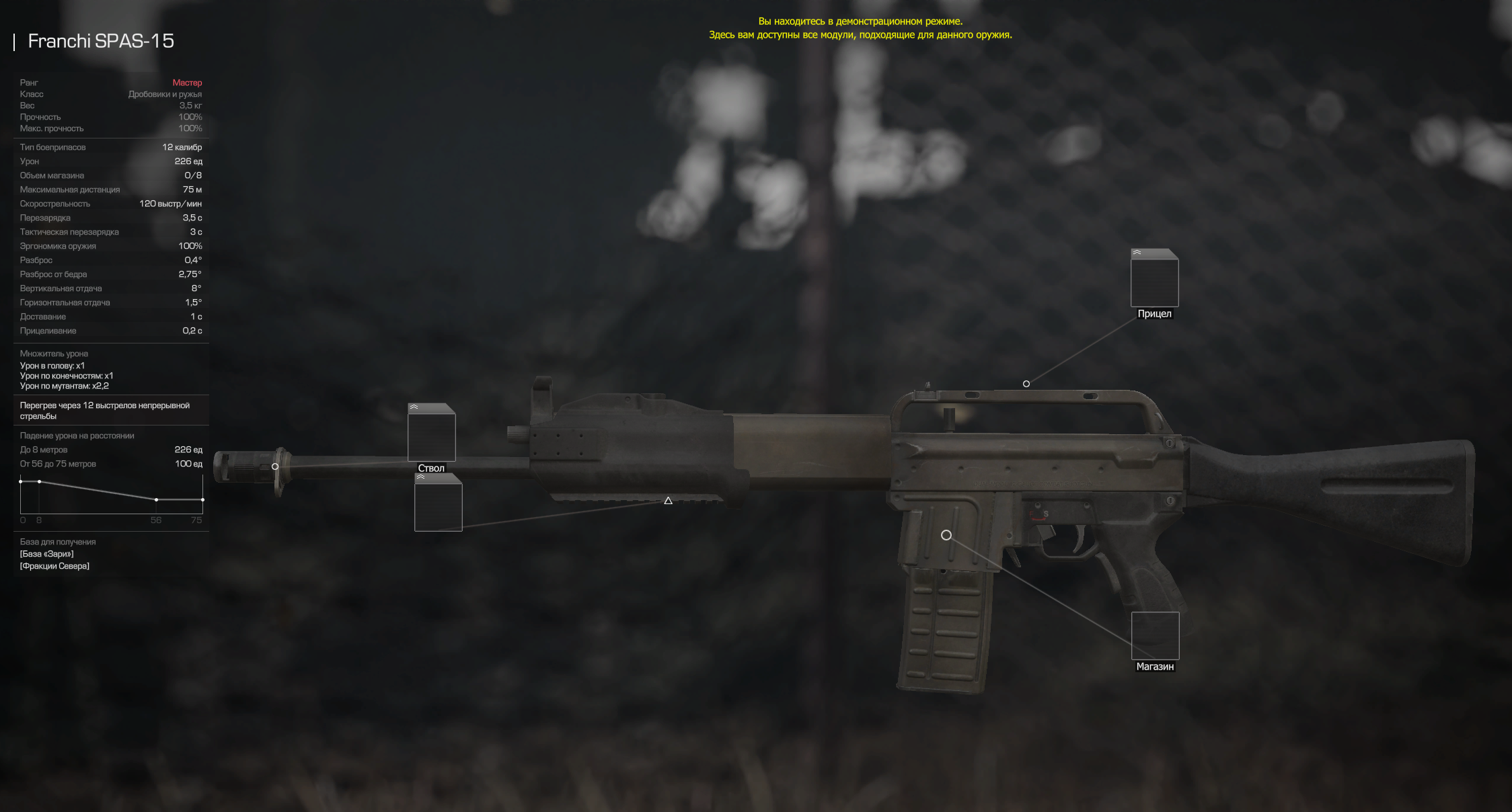Choose the Магазин magazine module slot

point(1155,636)
